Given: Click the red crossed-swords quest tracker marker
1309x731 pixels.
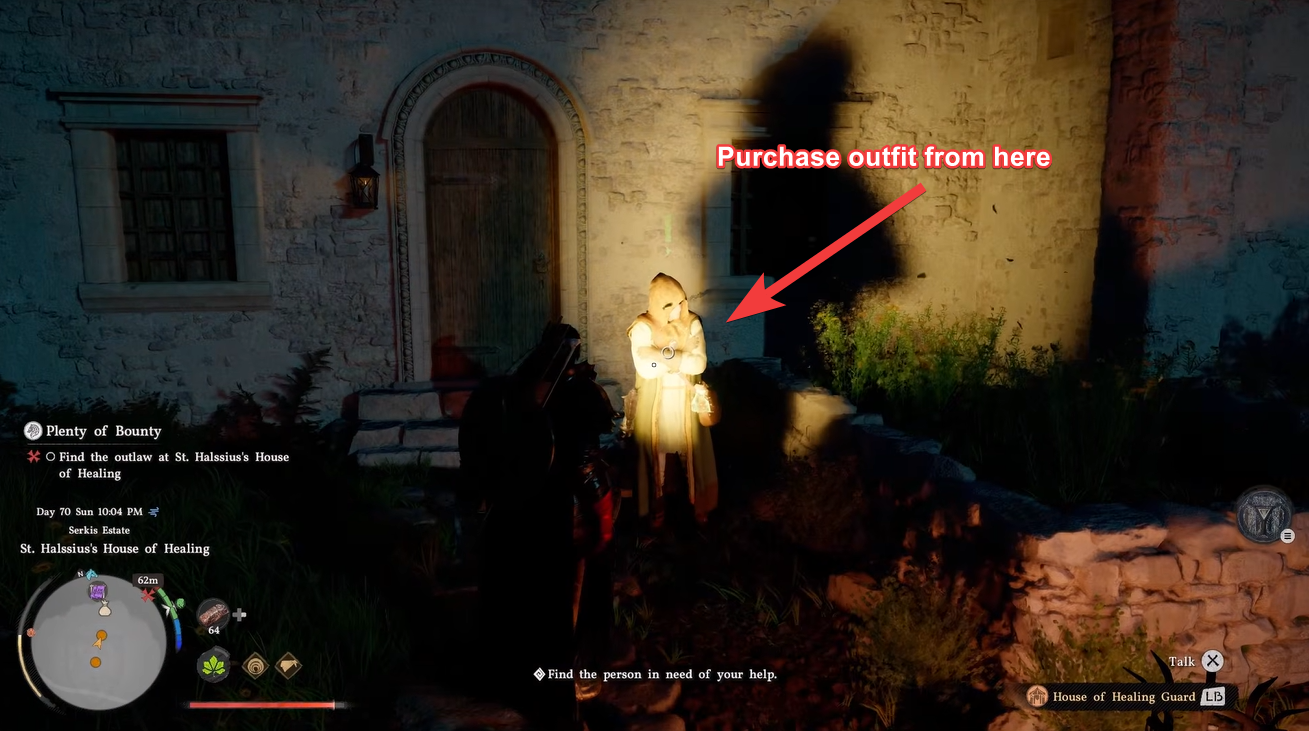Looking at the screenshot, I should click(x=32, y=456).
